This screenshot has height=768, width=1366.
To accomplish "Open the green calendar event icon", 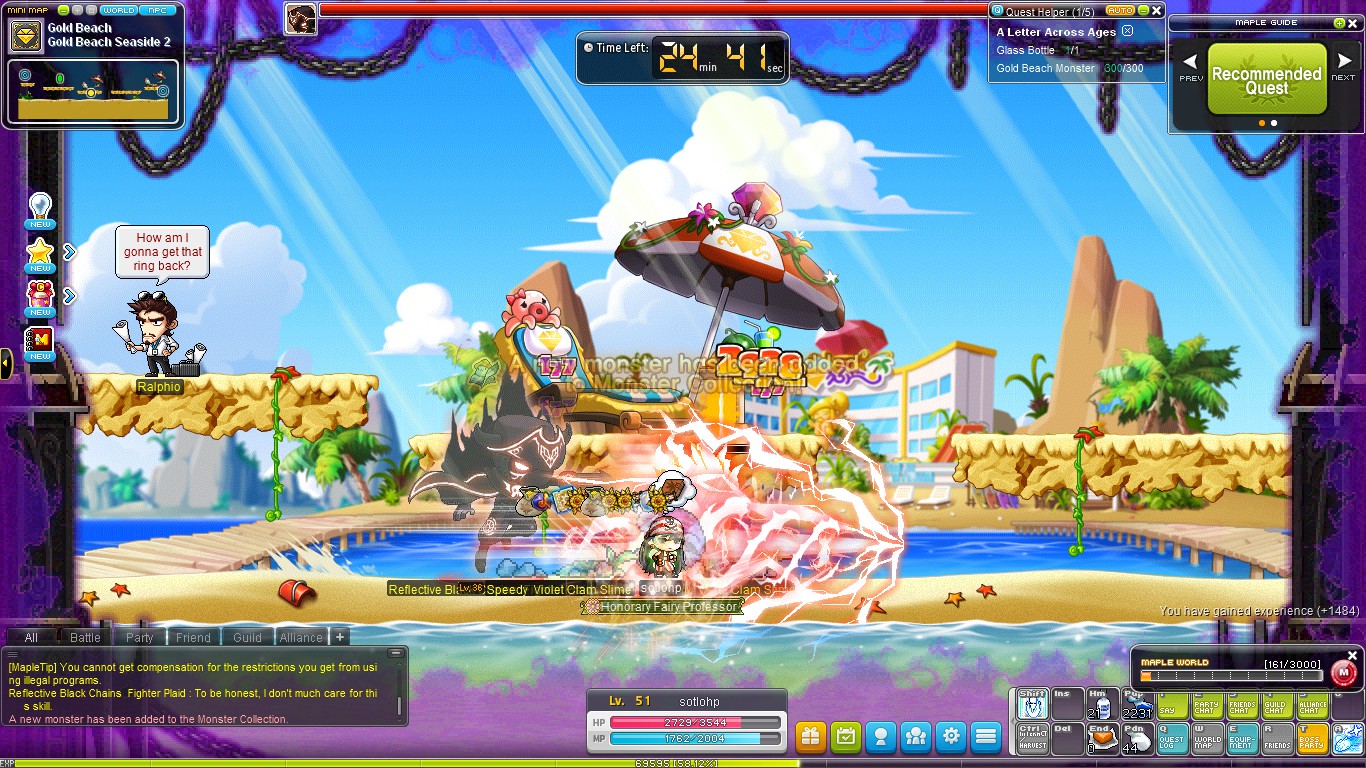I will click(845, 737).
